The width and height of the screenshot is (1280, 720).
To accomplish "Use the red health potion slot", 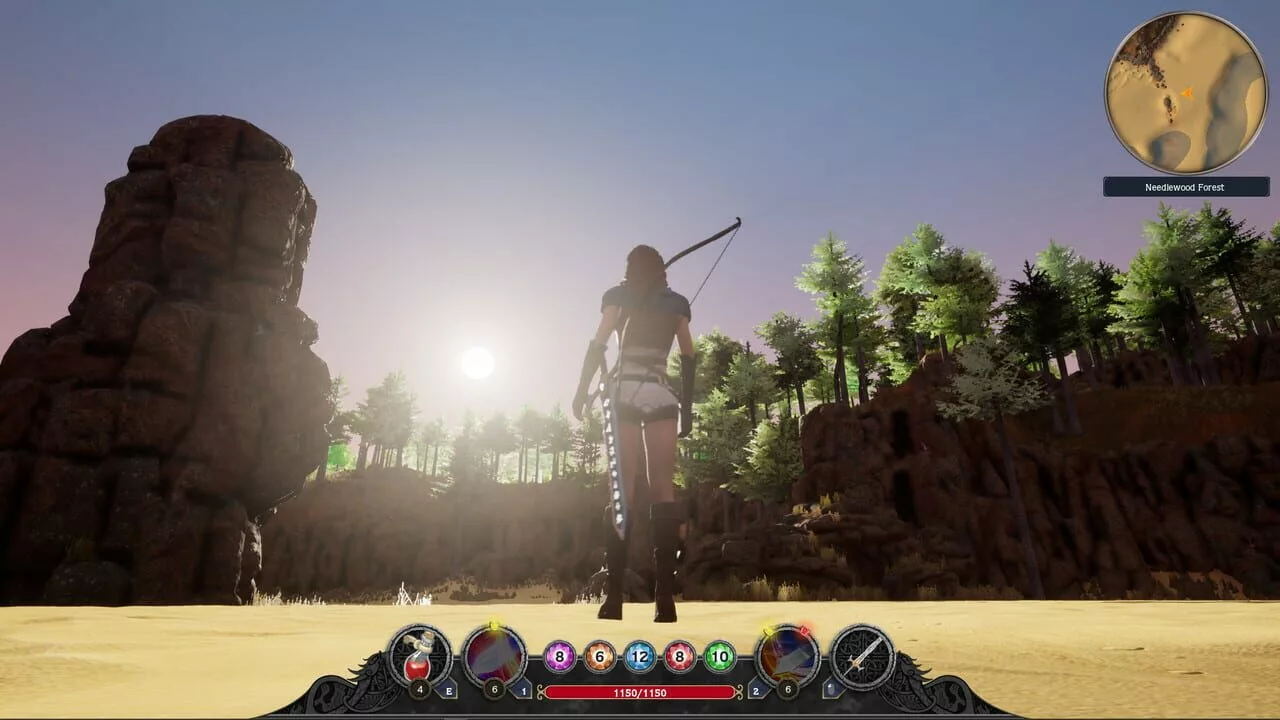I will coord(420,655).
